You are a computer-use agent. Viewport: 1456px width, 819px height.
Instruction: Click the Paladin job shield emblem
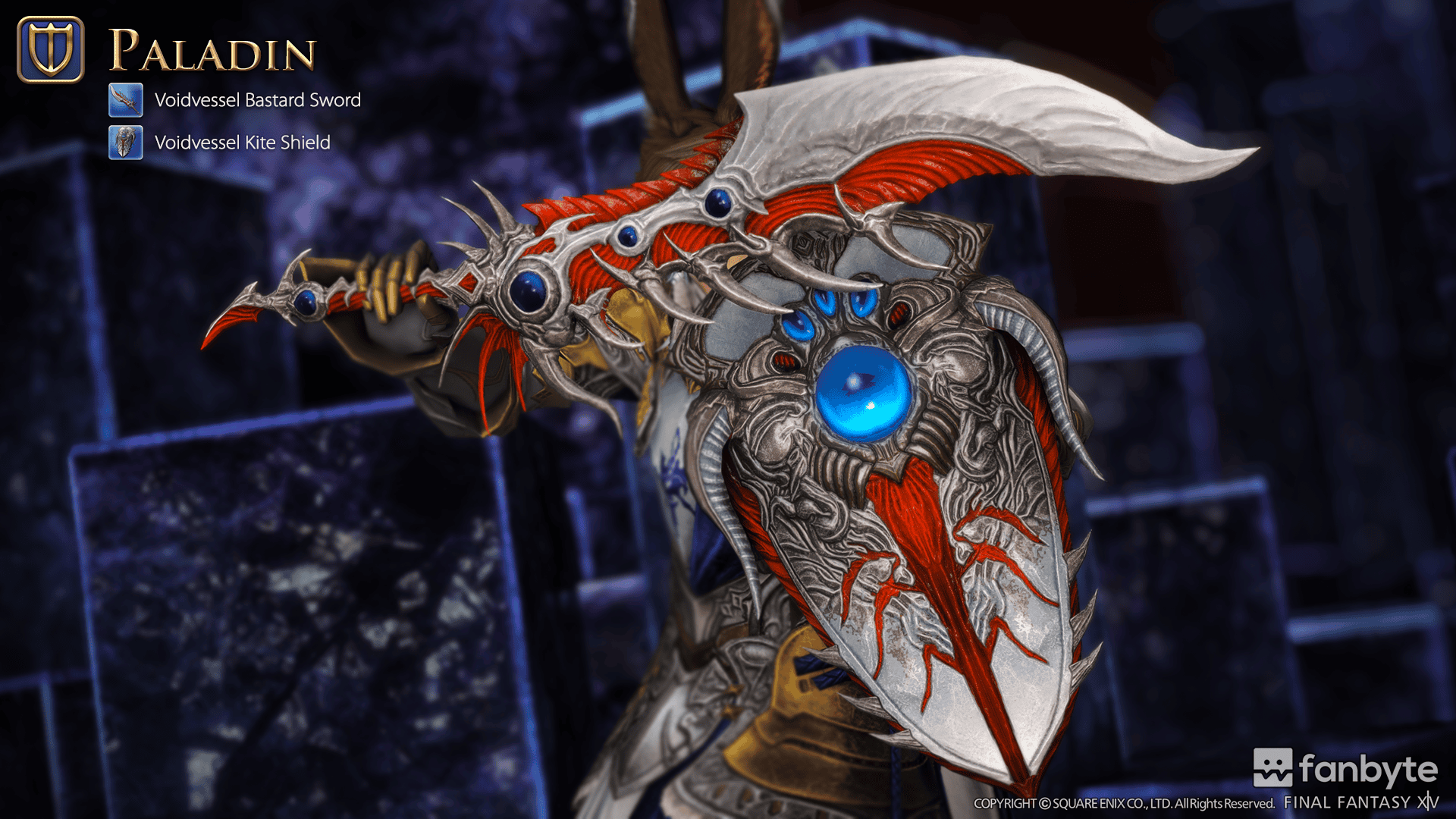click(51, 49)
